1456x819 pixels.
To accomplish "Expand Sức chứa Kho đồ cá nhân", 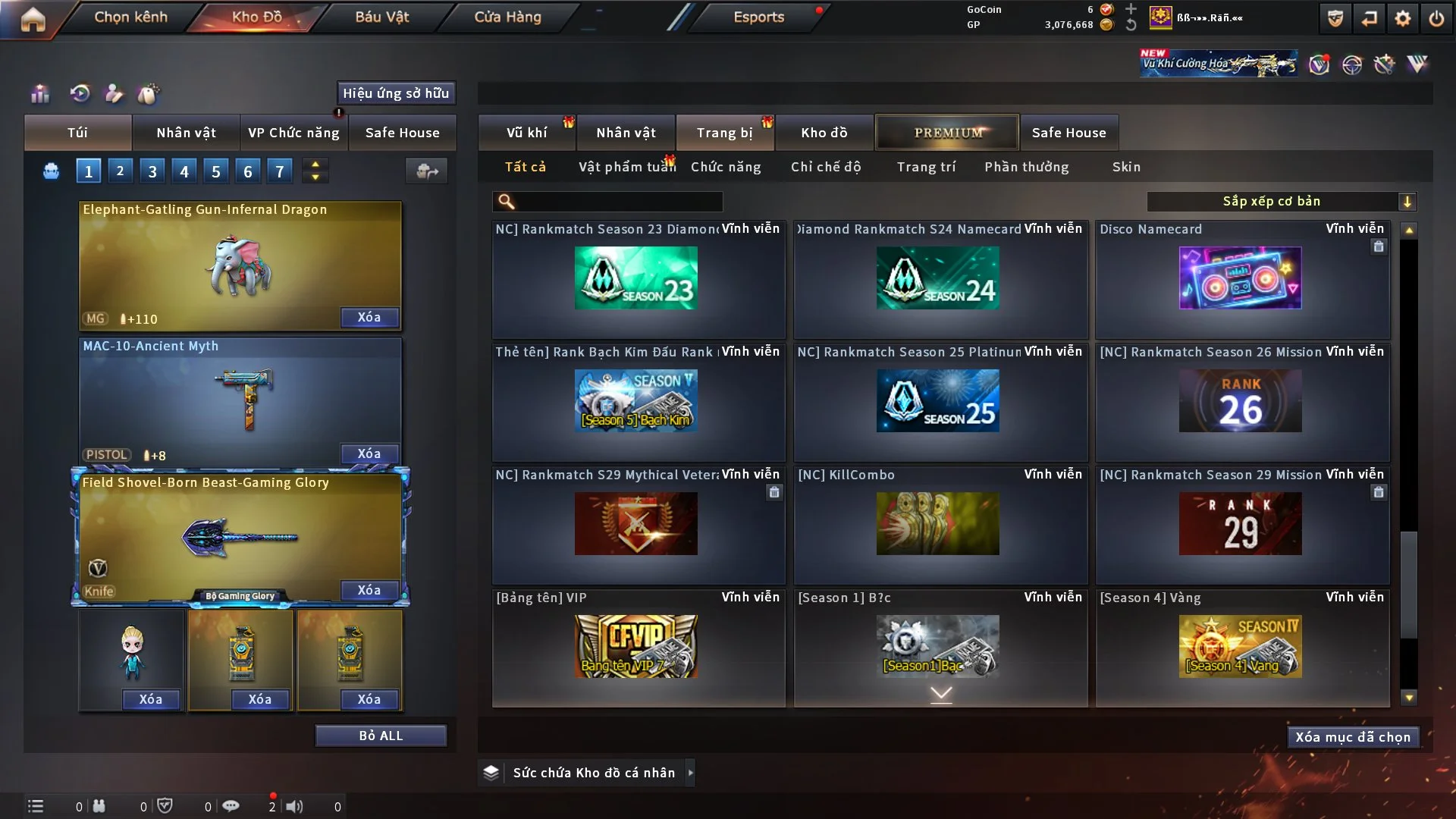I will tap(690, 773).
